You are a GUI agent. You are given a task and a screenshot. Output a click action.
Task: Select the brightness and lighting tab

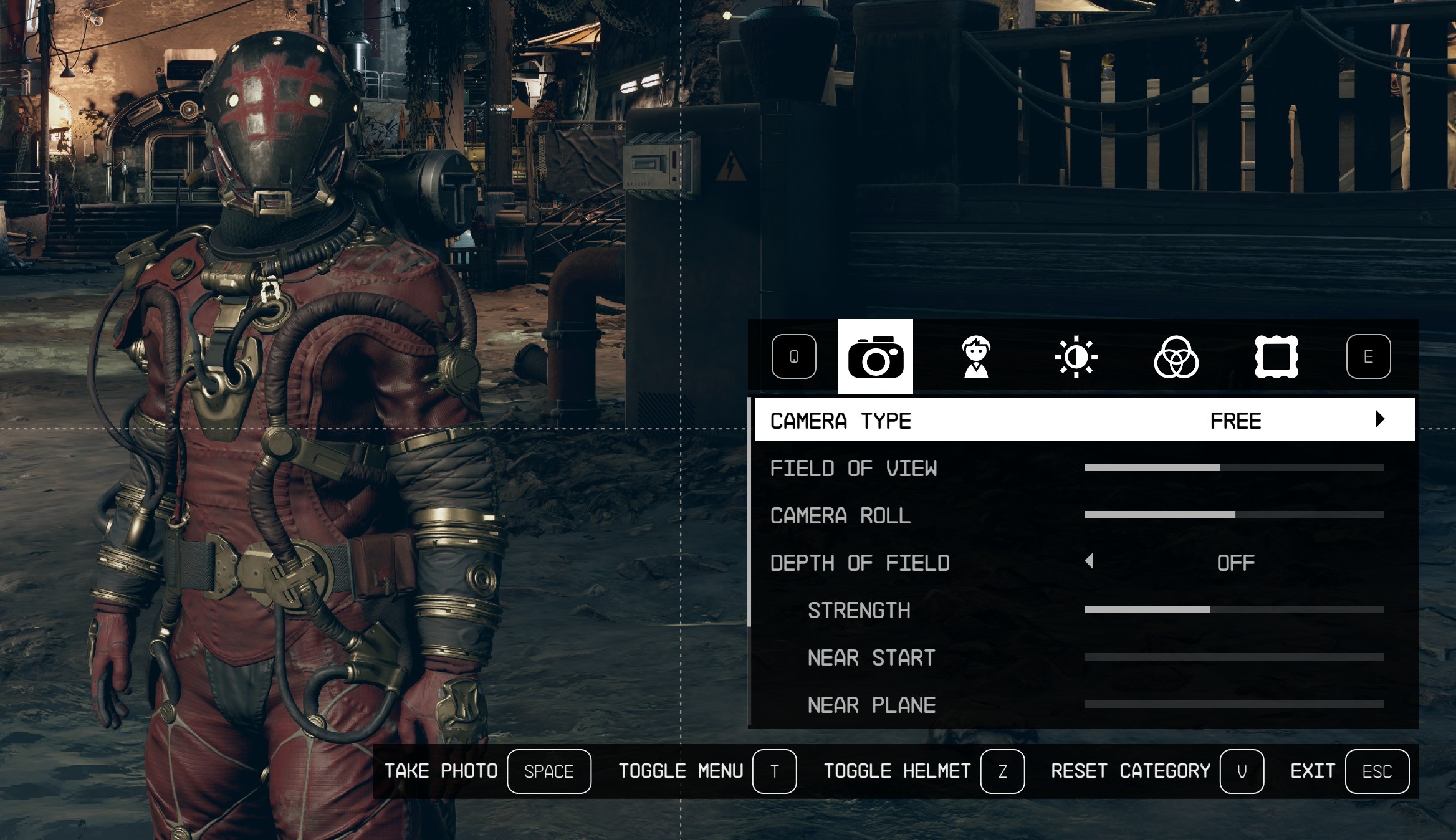pyautogui.click(x=1076, y=356)
